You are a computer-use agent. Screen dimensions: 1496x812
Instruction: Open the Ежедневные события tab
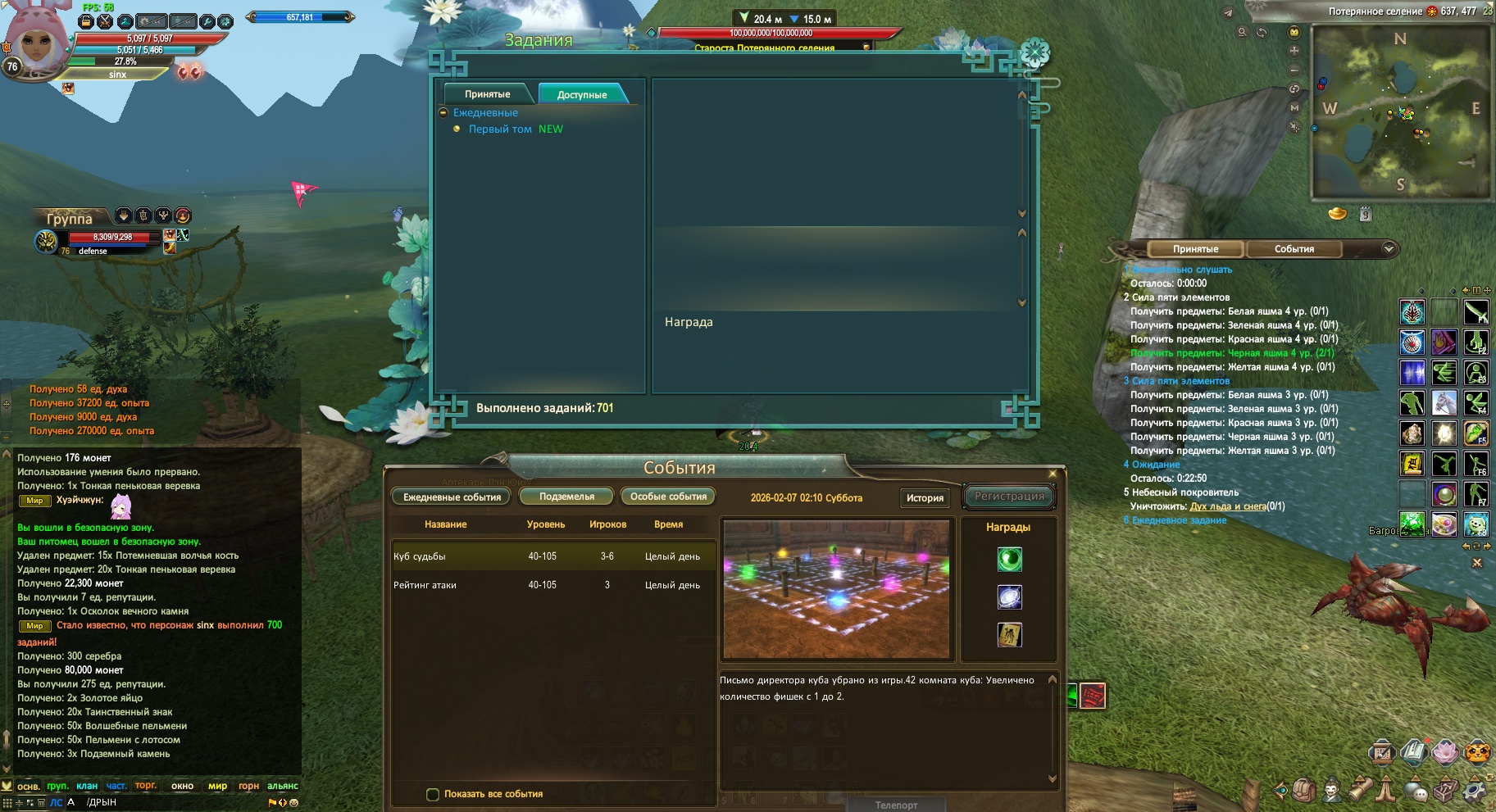pyautogui.click(x=452, y=497)
